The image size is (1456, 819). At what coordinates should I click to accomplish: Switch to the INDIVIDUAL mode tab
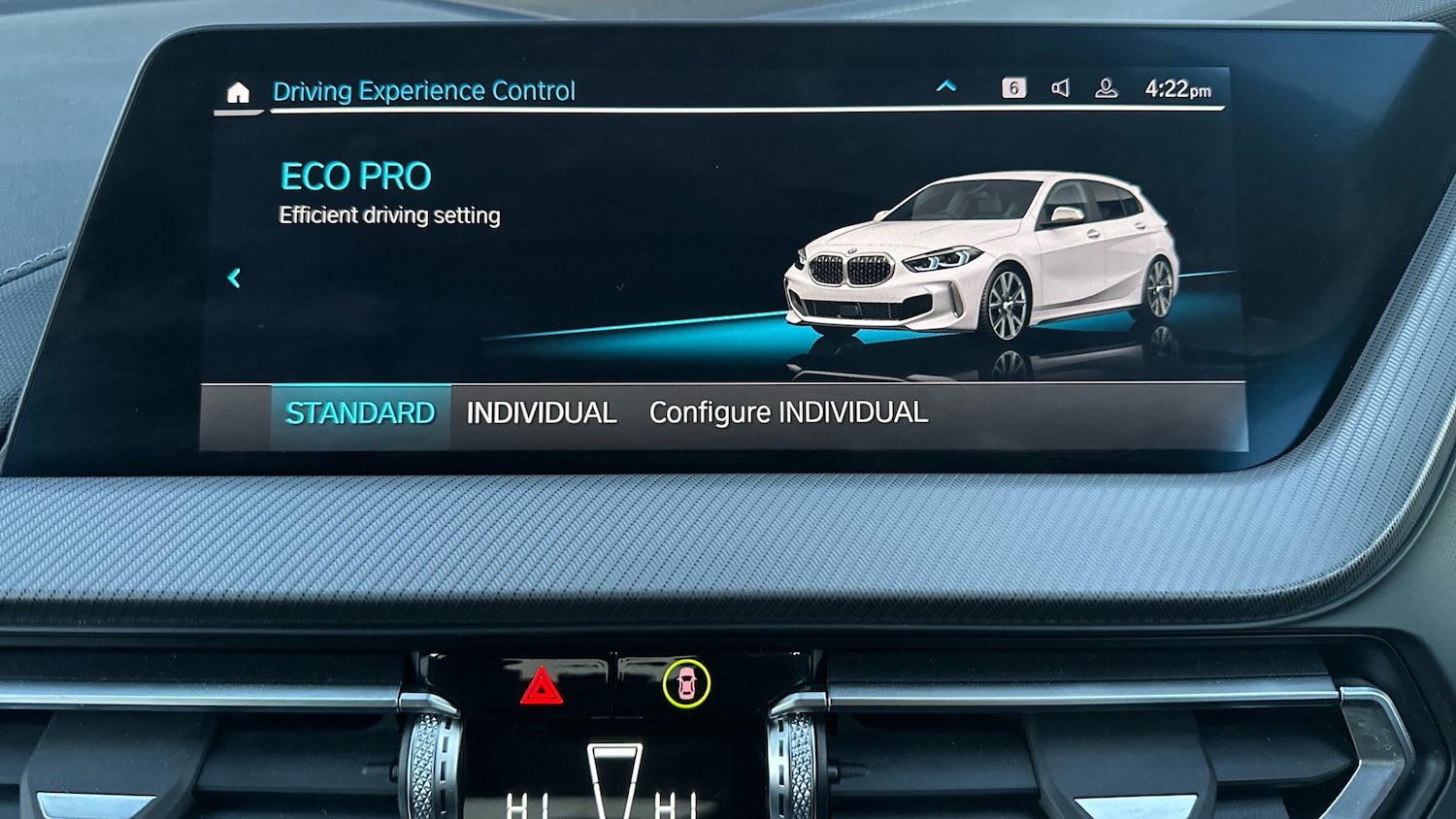tap(541, 411)
